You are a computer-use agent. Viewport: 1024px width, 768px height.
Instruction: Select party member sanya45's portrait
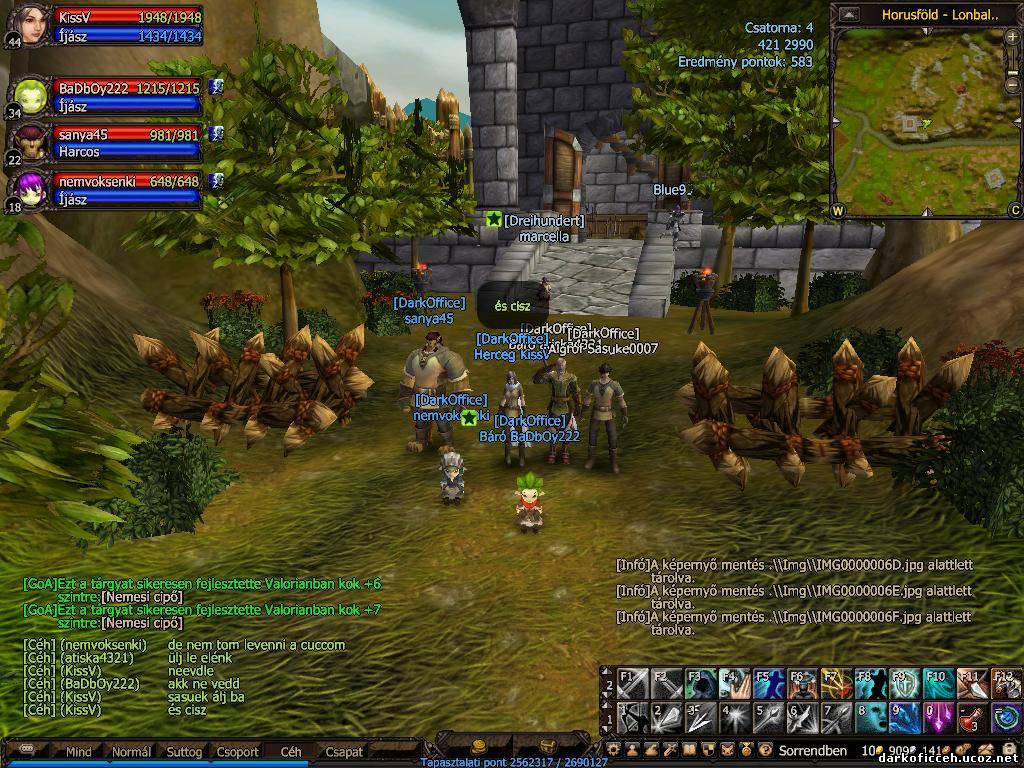click(31, 142)
